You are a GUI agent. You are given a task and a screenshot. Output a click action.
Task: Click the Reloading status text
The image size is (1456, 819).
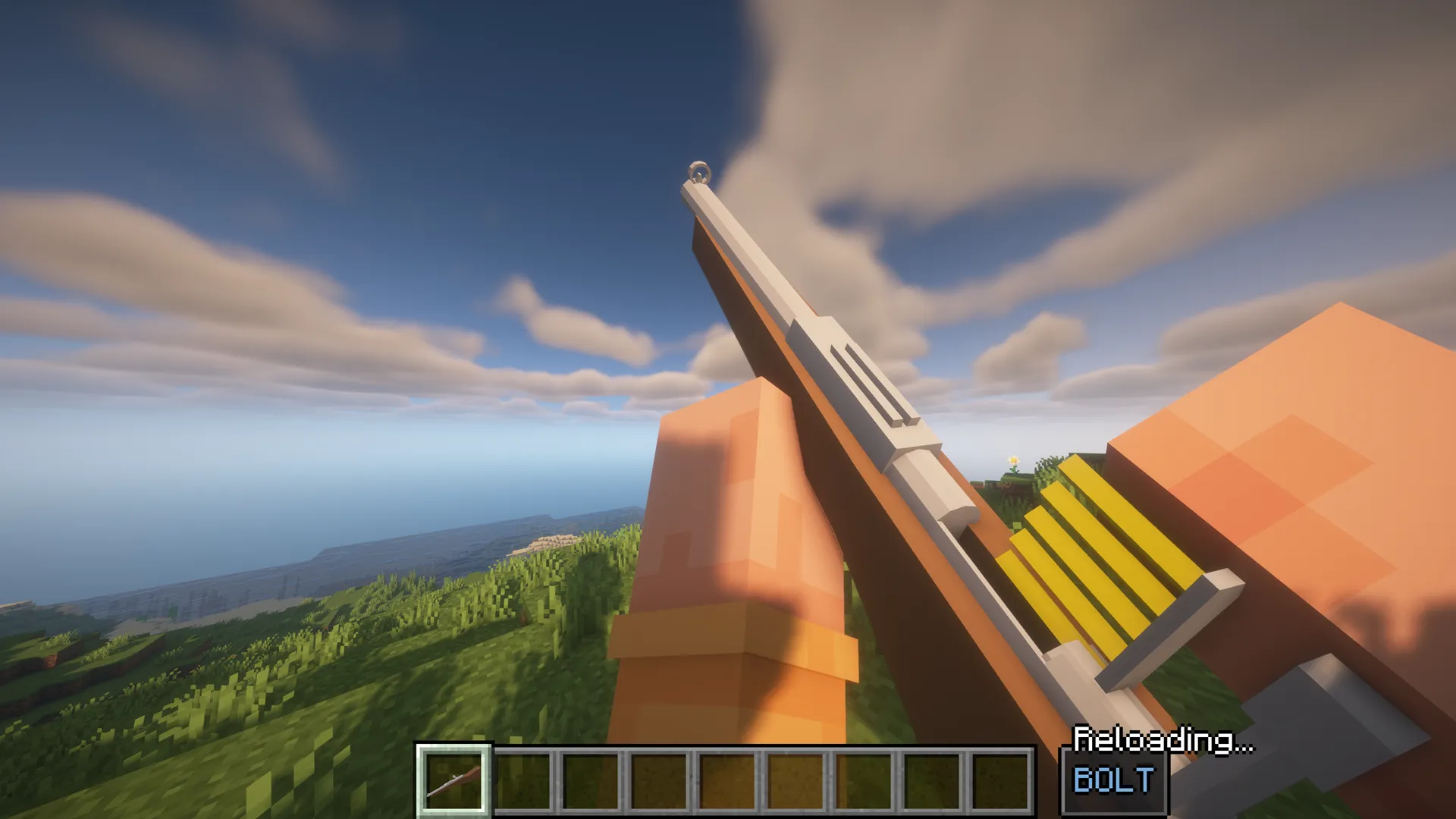tap(1166, 736)
